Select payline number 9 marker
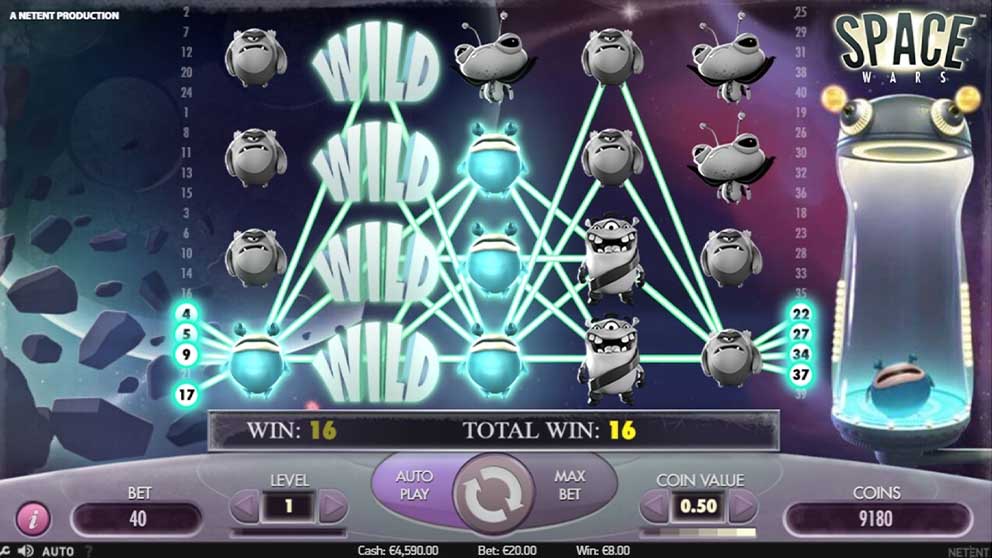Image resolution: width=992 pixels, height=558 pixels. click(x=188, y=354)
